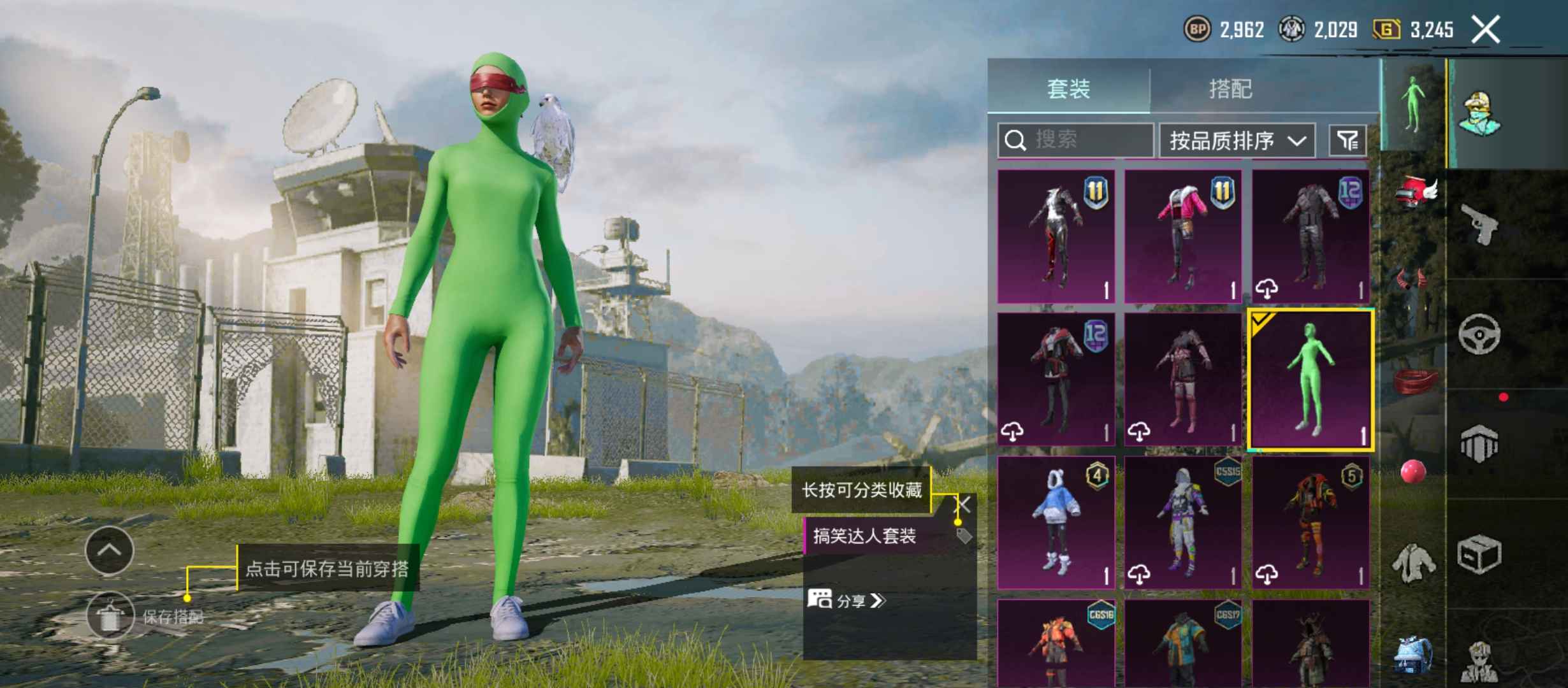Screen dimensions: 1568x688
Task: Open the steering wheel vehicle category
Action: pos(1479,334)
